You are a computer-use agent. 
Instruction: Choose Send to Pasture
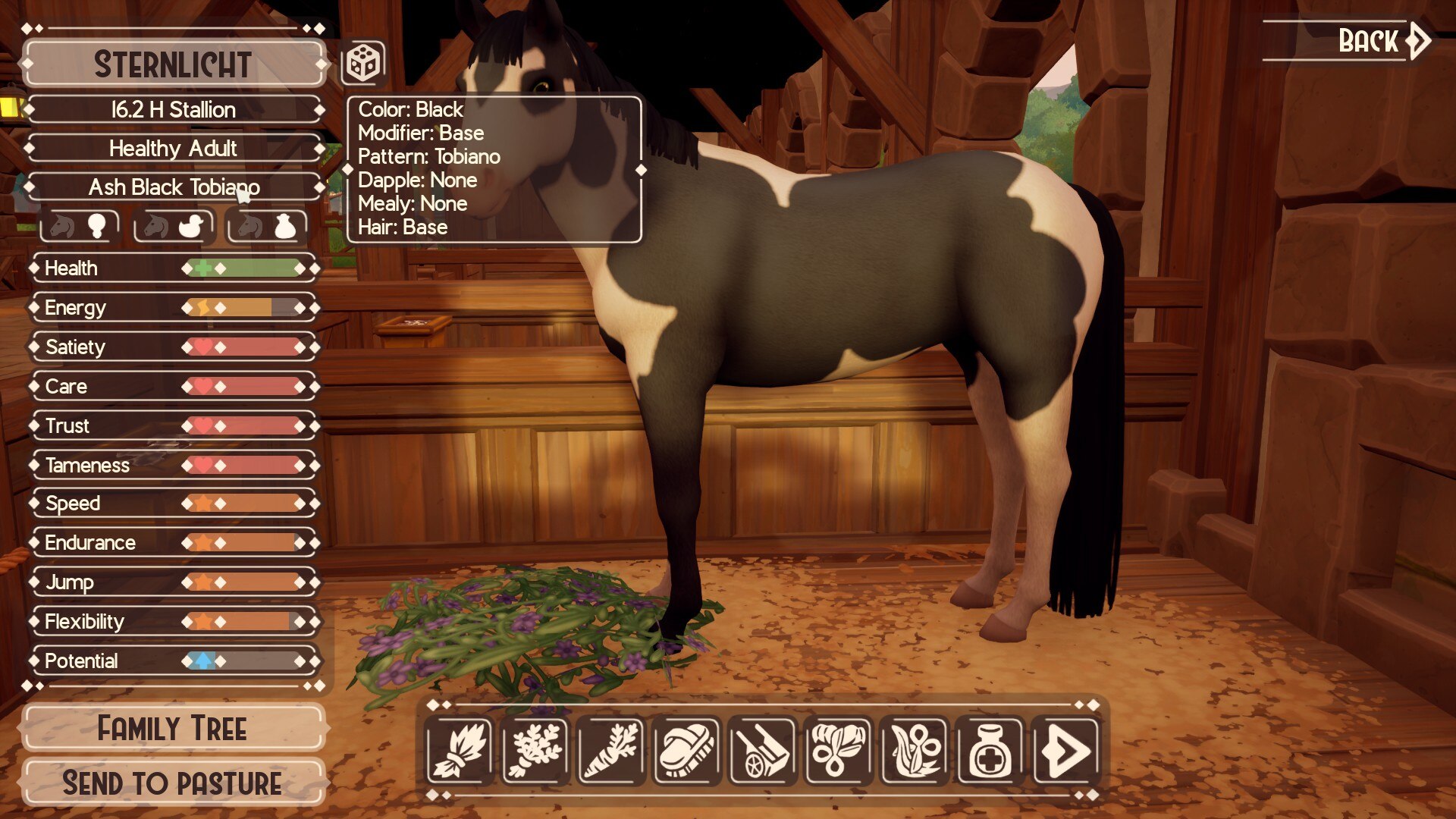173,783
